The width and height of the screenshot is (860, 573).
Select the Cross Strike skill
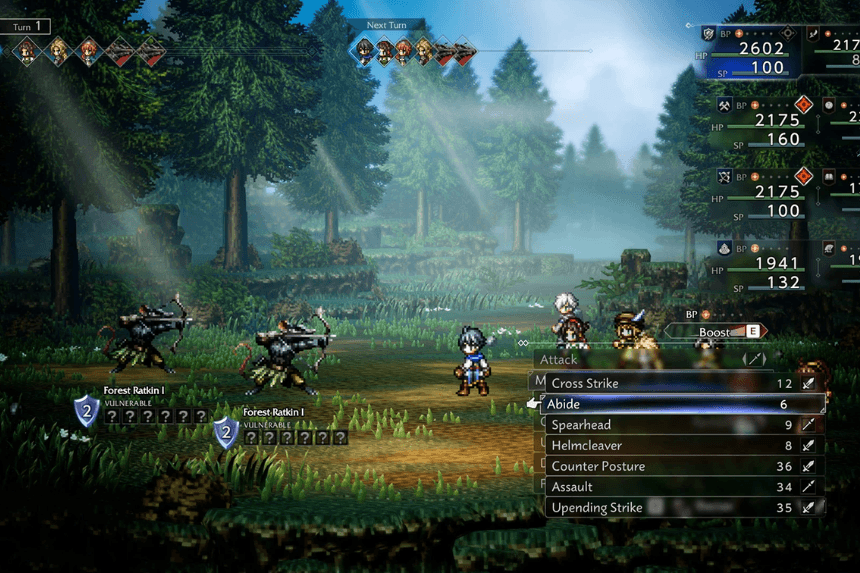680,383
